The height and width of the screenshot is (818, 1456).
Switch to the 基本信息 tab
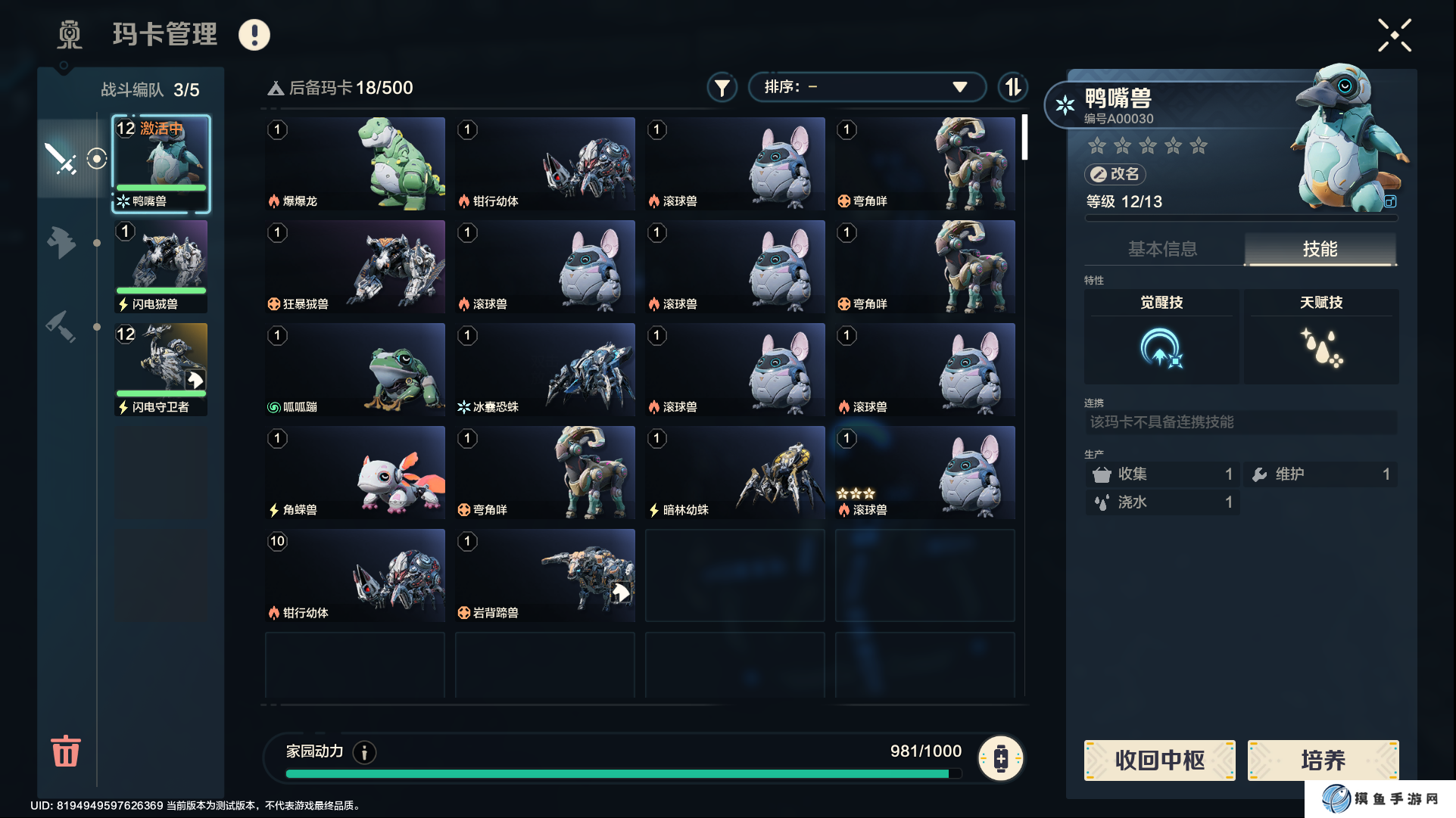(1162, 249)
